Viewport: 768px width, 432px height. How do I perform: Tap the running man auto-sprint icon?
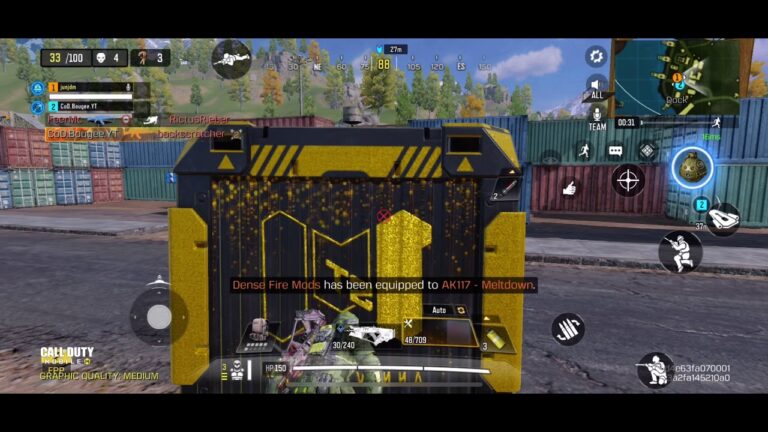coord(583,151)
